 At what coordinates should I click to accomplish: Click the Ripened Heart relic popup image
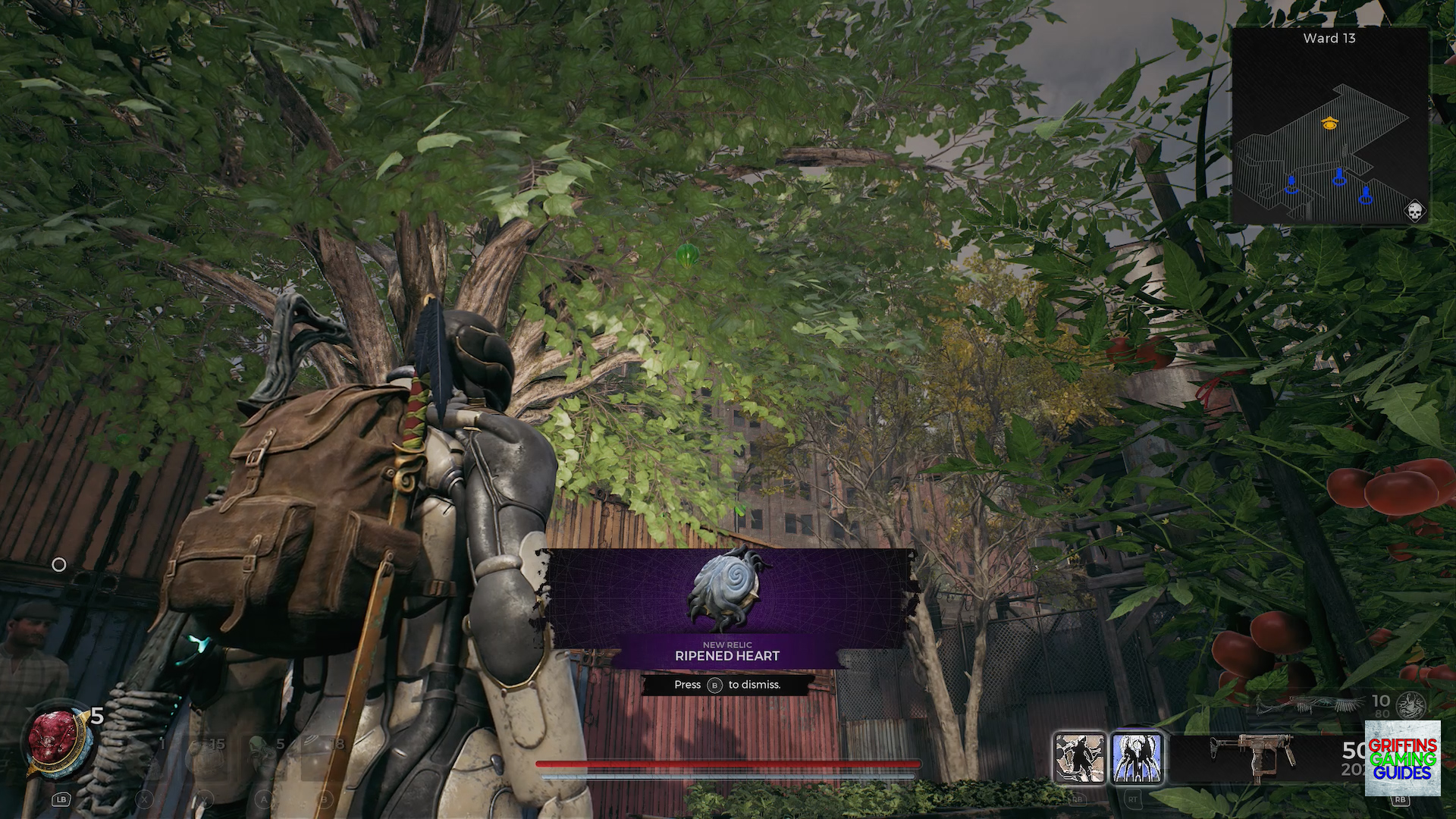[726, 590]
